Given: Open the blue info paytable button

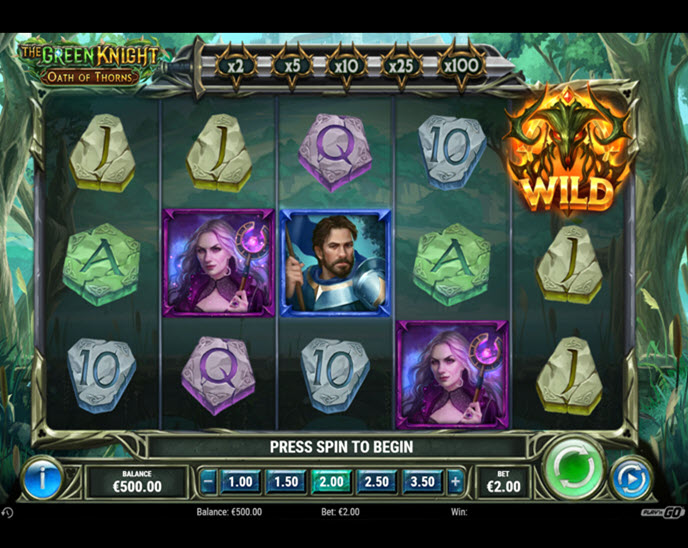Looking at the screenshot, I should coord(43,479).
